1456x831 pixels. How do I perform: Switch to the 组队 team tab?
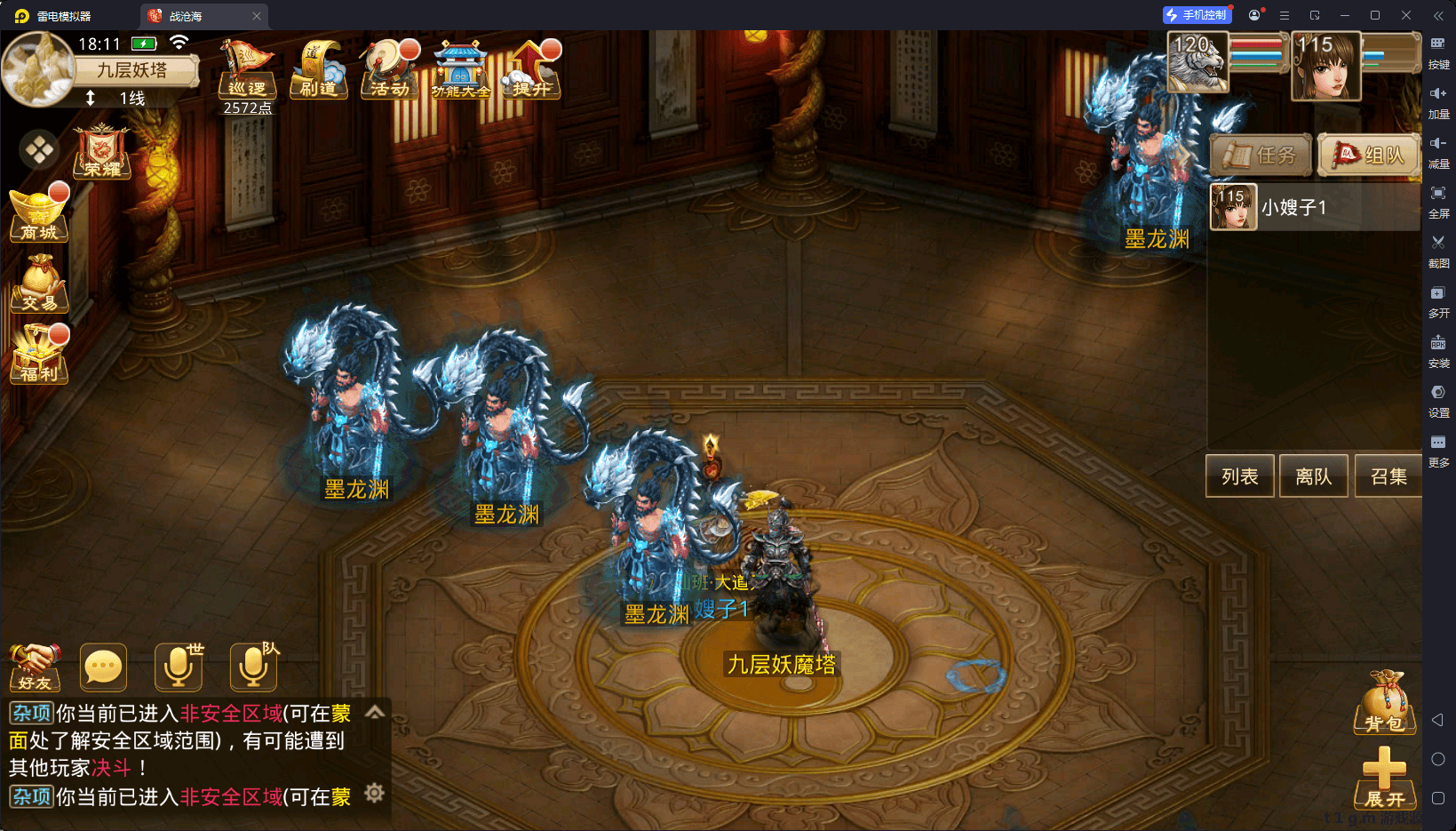tap(1369, 156)
